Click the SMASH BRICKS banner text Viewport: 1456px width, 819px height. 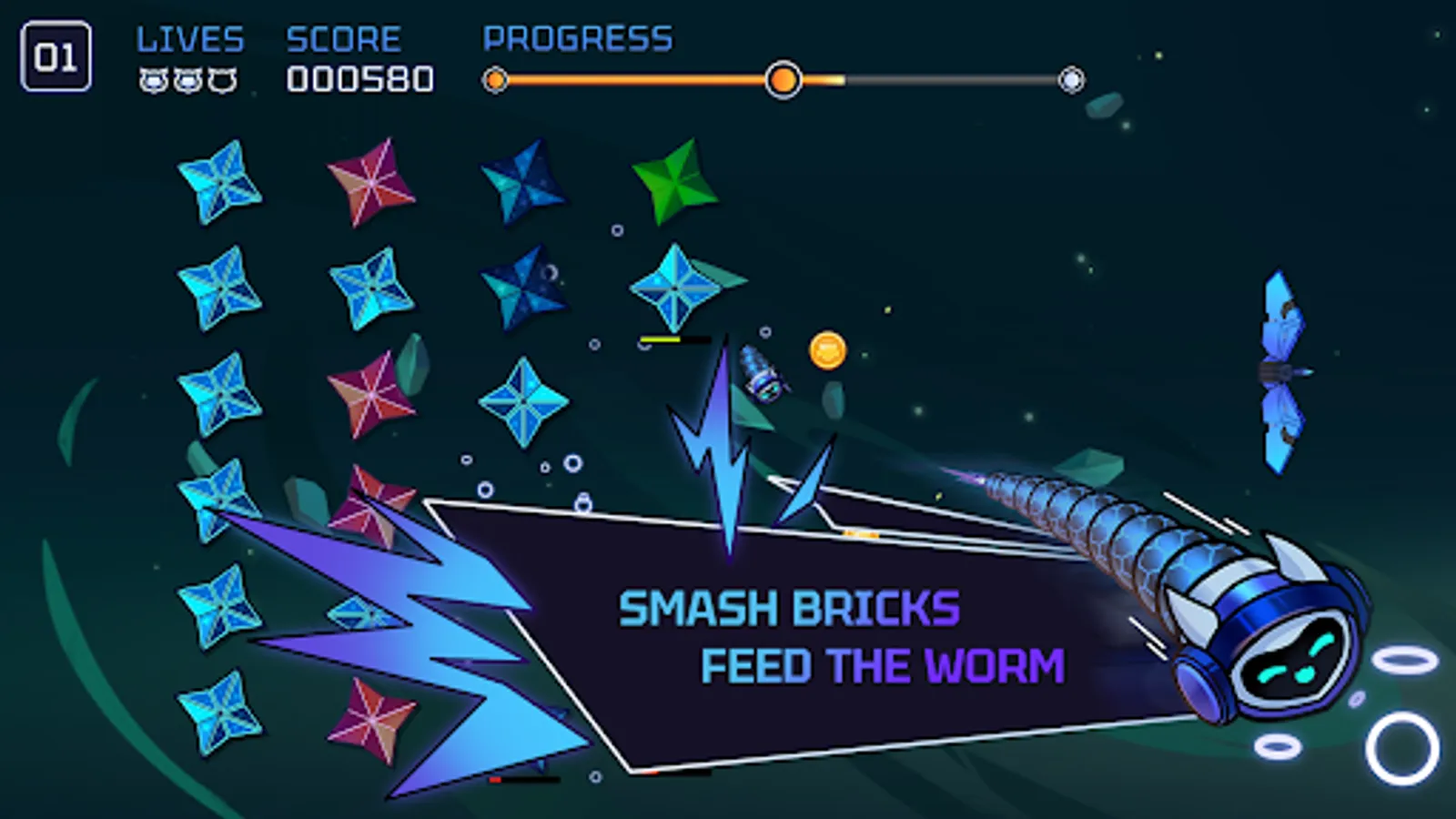tap(790, 608)
